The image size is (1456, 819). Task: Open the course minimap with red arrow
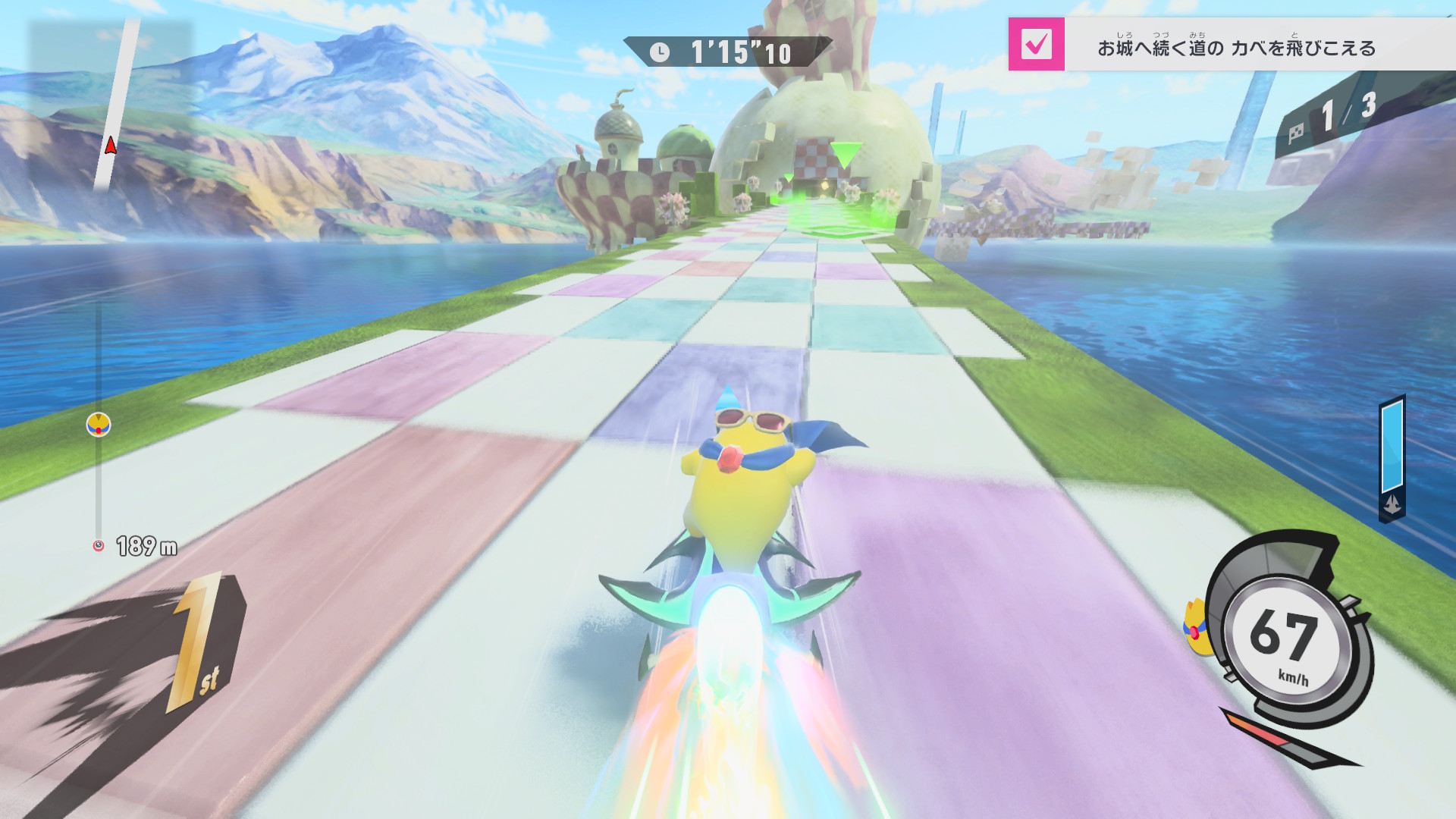tap(111, 106)
